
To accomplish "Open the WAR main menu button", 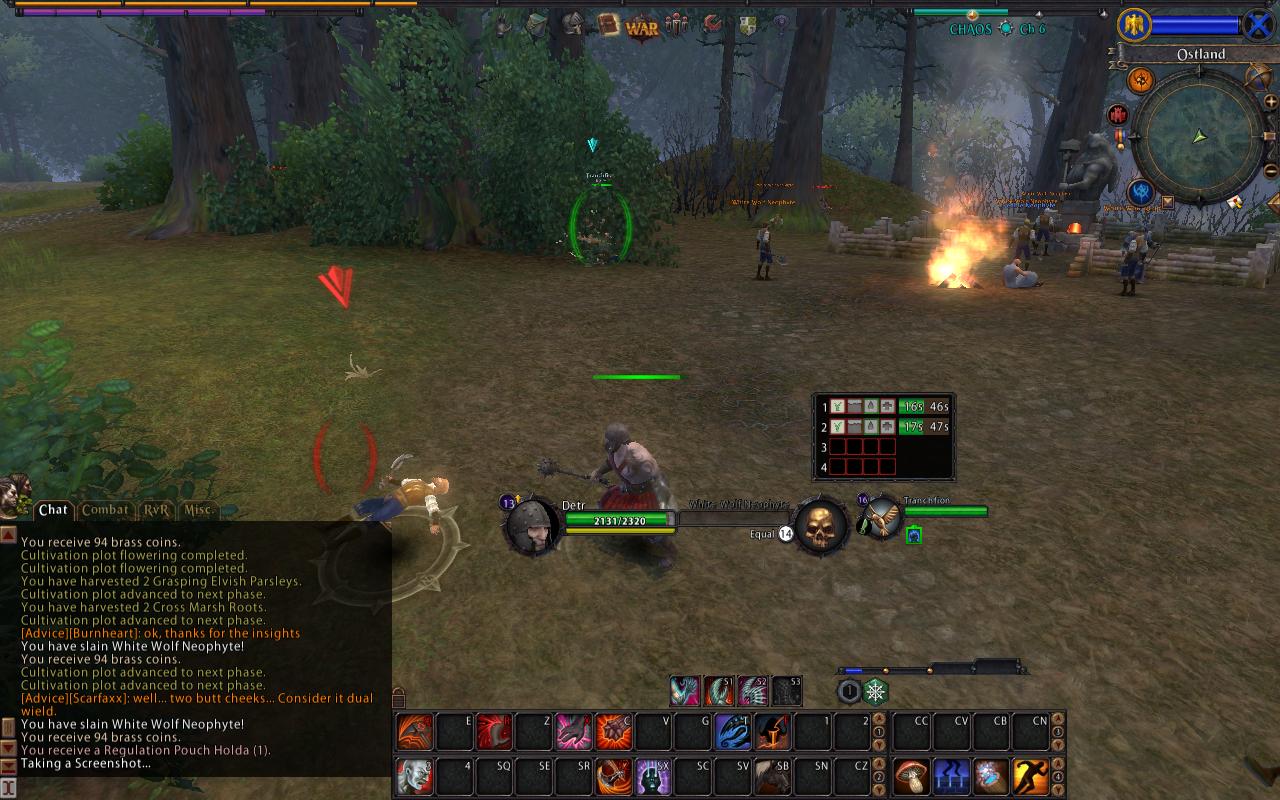I will click(x=642, y=27).
